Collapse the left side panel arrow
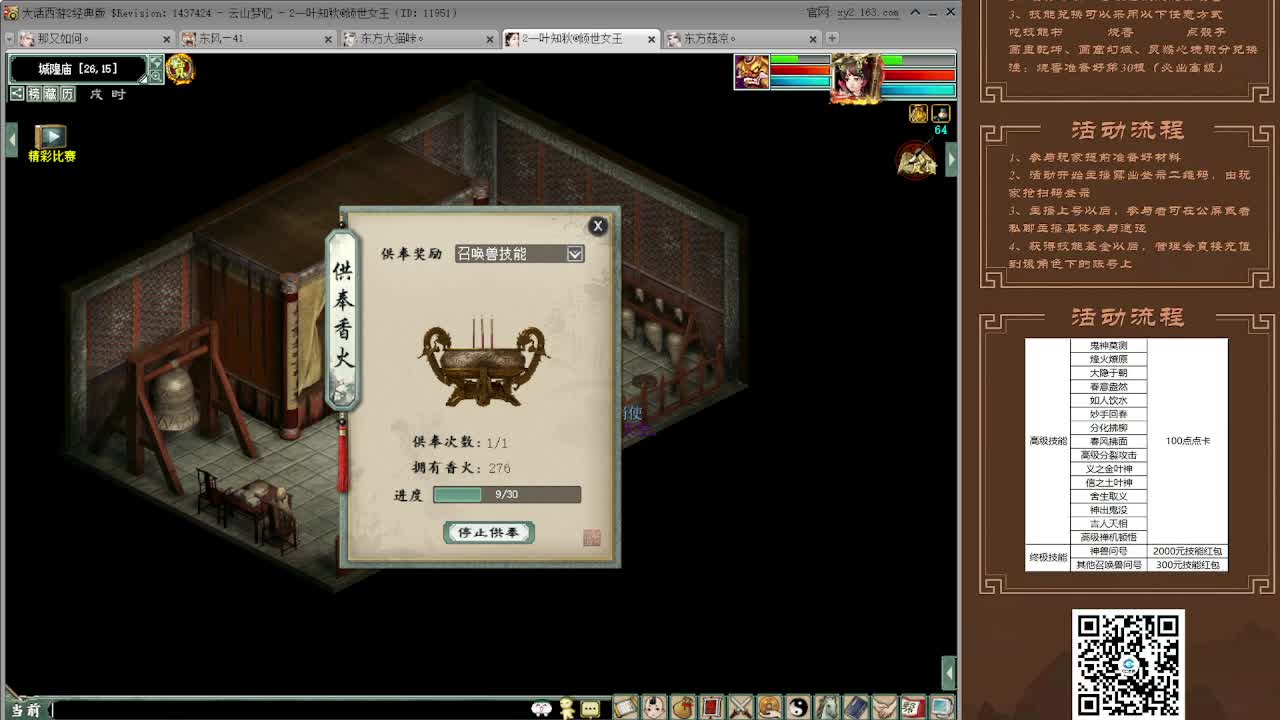 11,138
